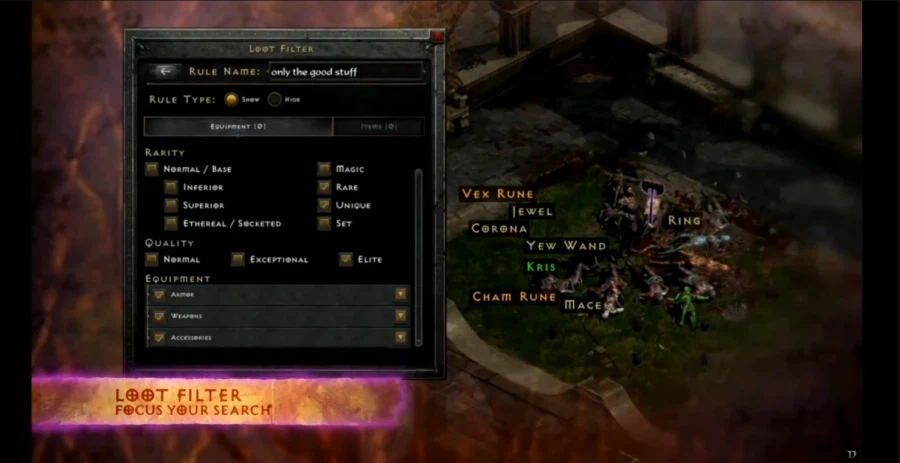The image size is (900, 463).
Task: Switch to the Equipment tab
Action: pos(238,127)
